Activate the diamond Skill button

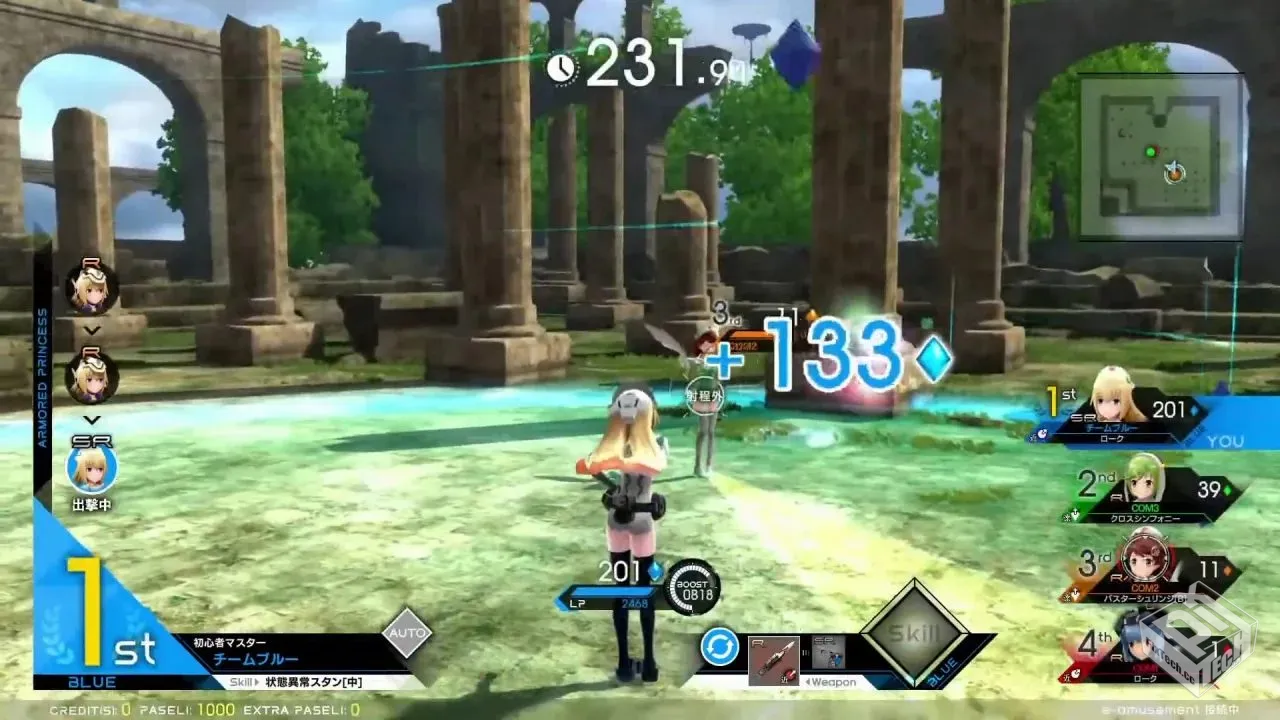coord(914,633)
